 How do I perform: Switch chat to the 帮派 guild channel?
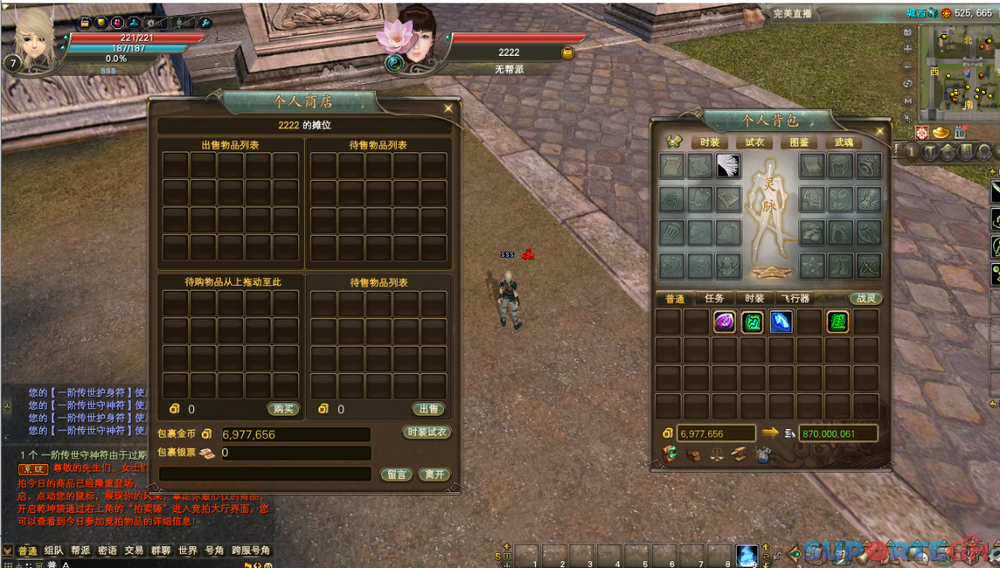click(80, 551)
